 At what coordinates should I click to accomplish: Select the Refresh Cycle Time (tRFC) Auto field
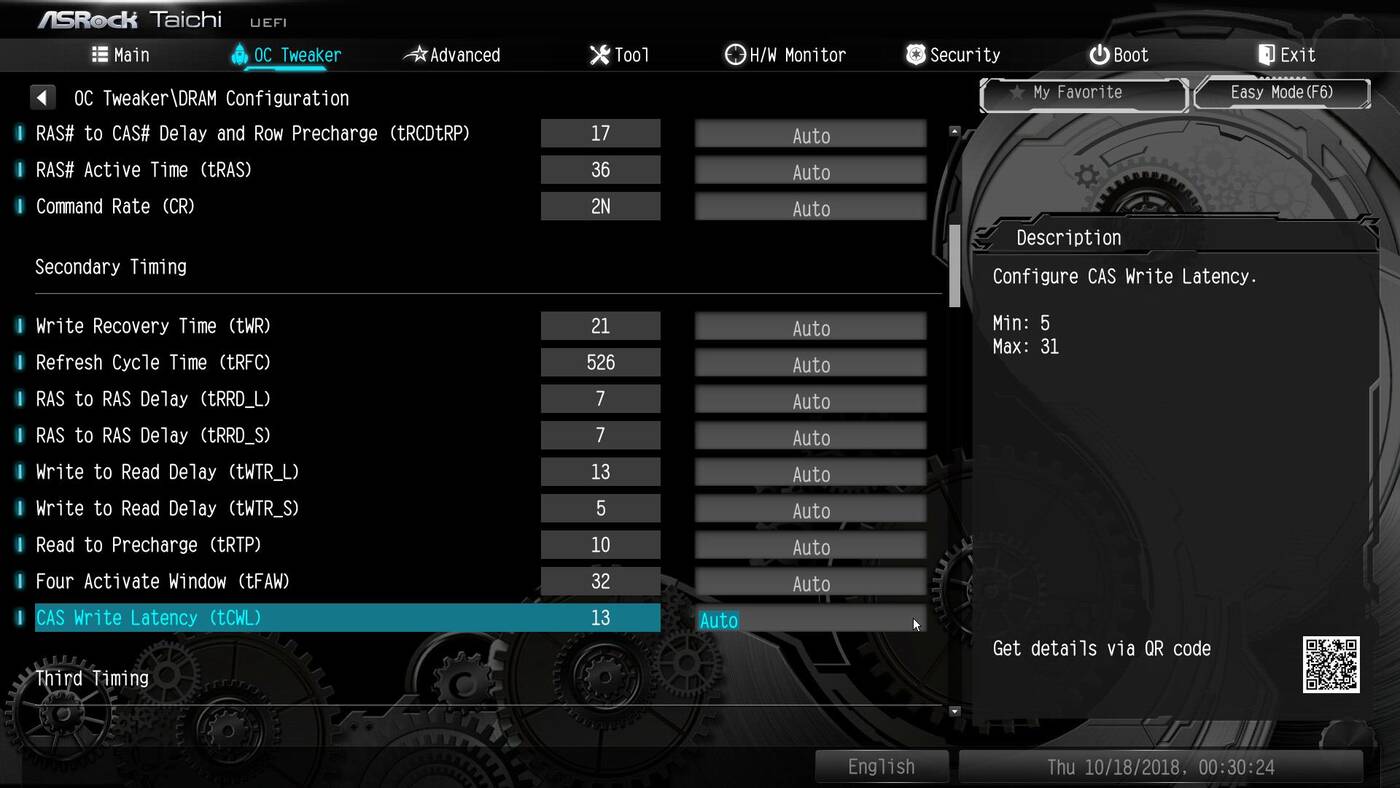click(810, 365)
